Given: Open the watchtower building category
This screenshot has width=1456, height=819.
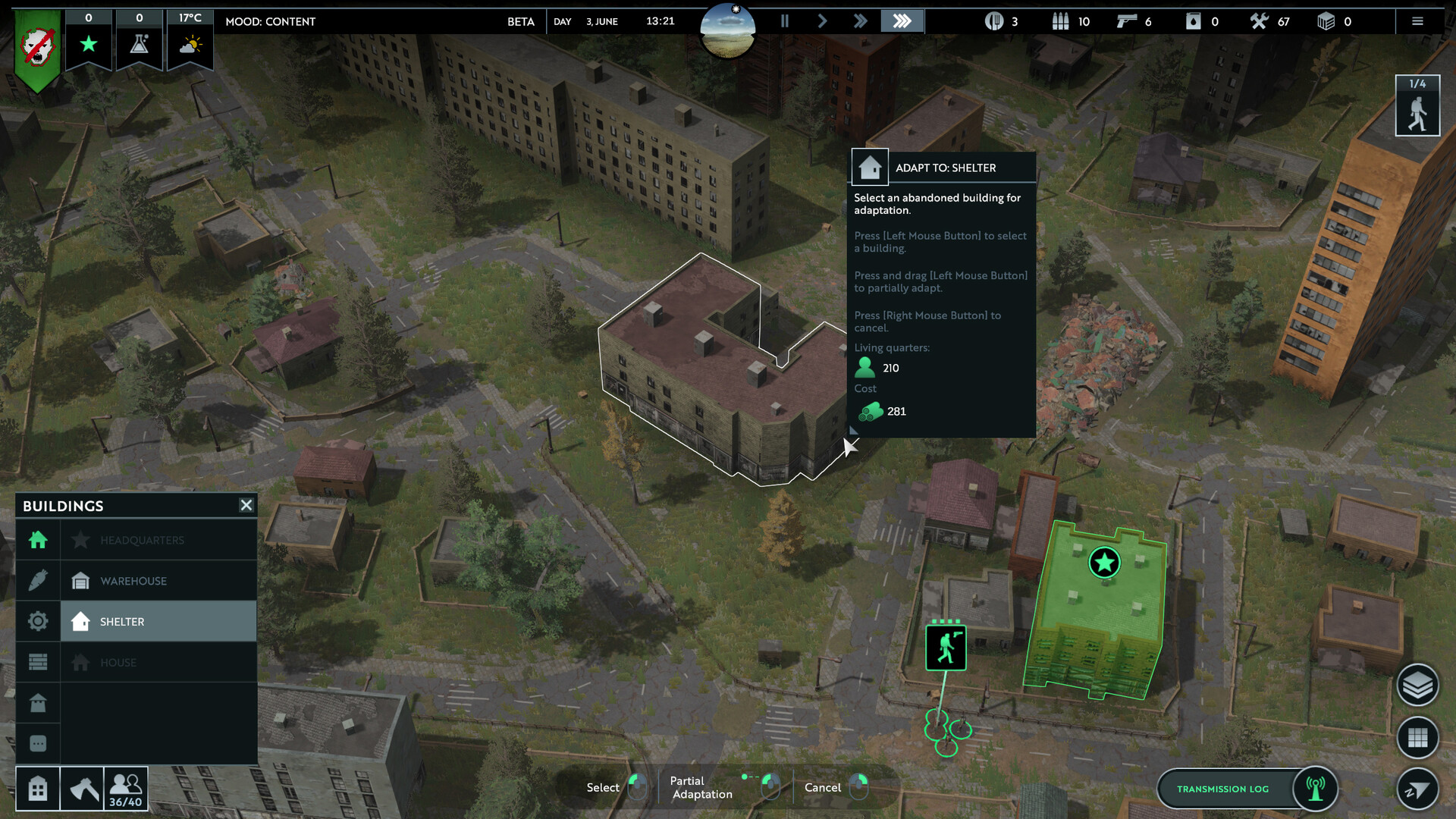Looking at the screenshot, I should pyautogui.click(x=38, y=703).
